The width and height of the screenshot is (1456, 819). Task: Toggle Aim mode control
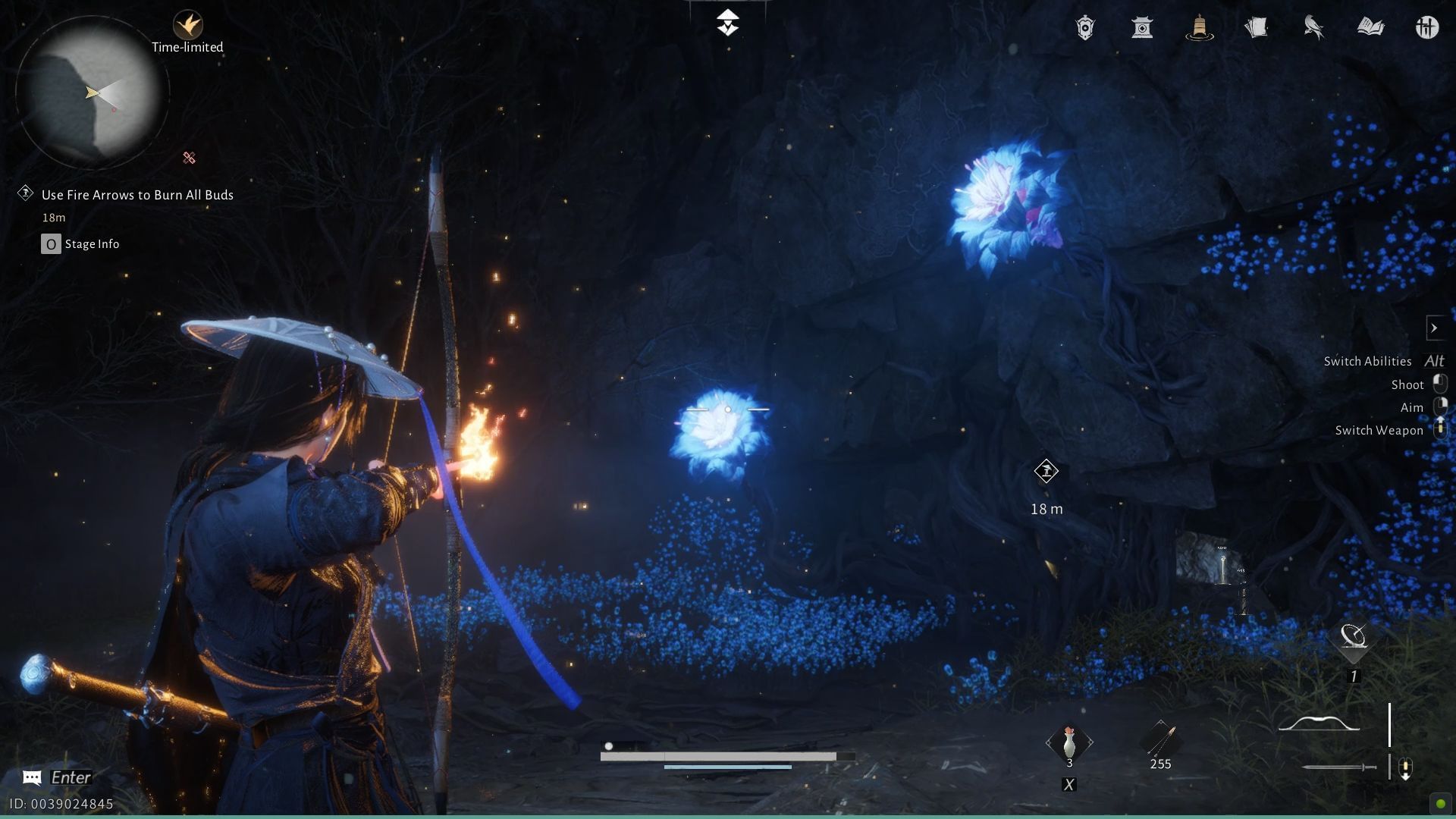pyautogui.click(x=1442, y=407)
